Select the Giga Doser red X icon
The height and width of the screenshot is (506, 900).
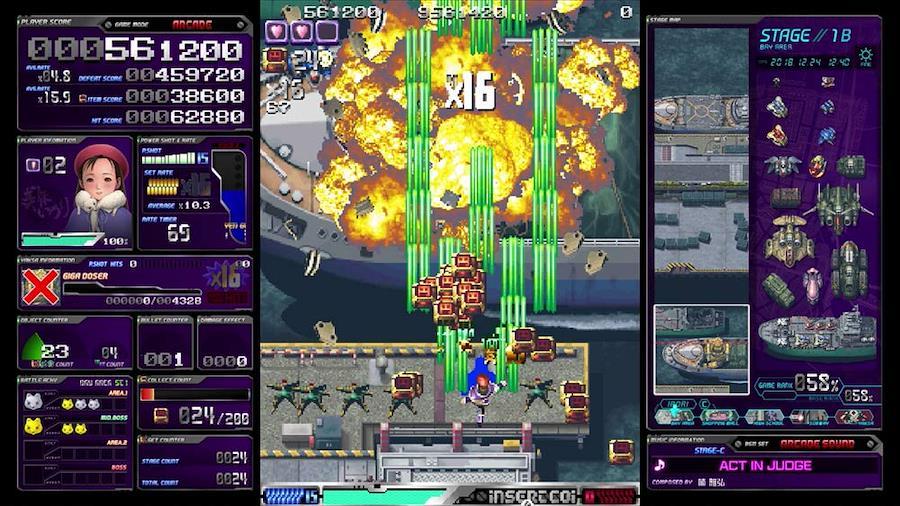point(39,285)
